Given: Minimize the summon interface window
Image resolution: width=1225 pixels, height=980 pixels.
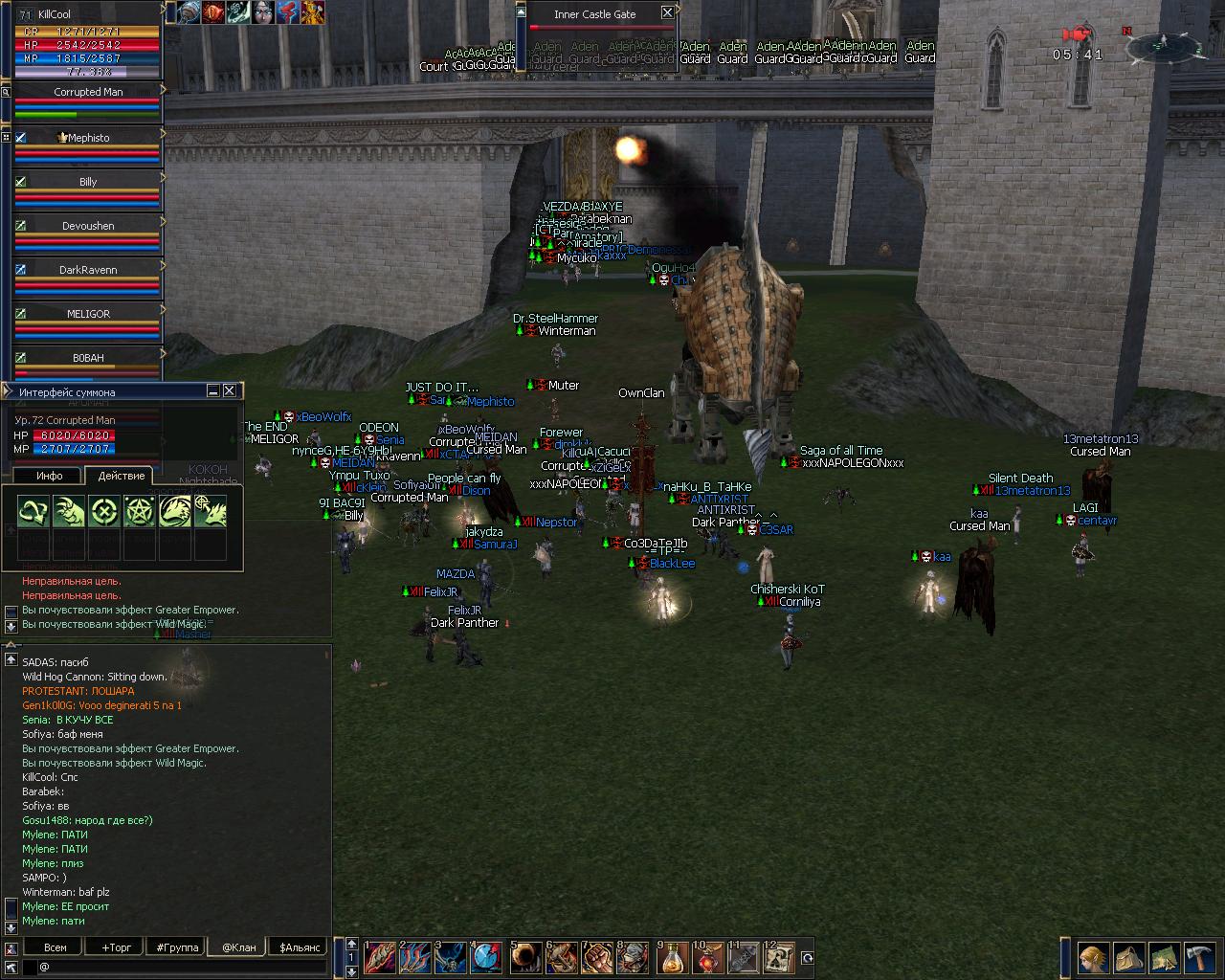Looking at the screenshot, I should tap(213, 390).
